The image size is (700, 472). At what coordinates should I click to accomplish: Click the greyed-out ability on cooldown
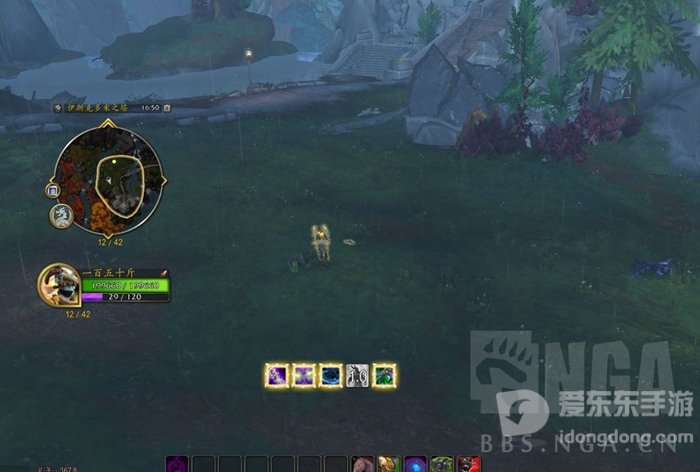357,375
